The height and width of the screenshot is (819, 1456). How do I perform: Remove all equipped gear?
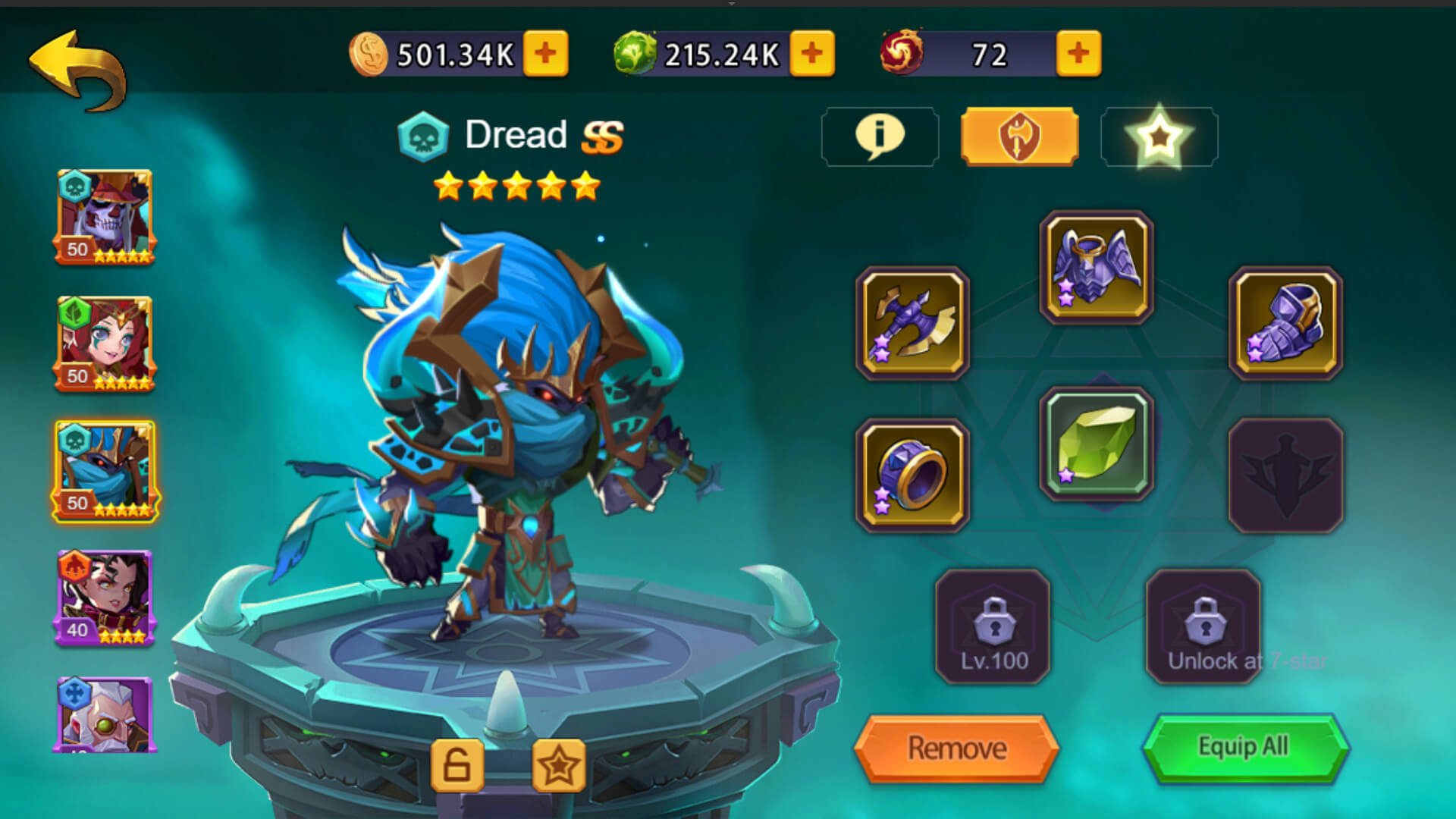956,748
